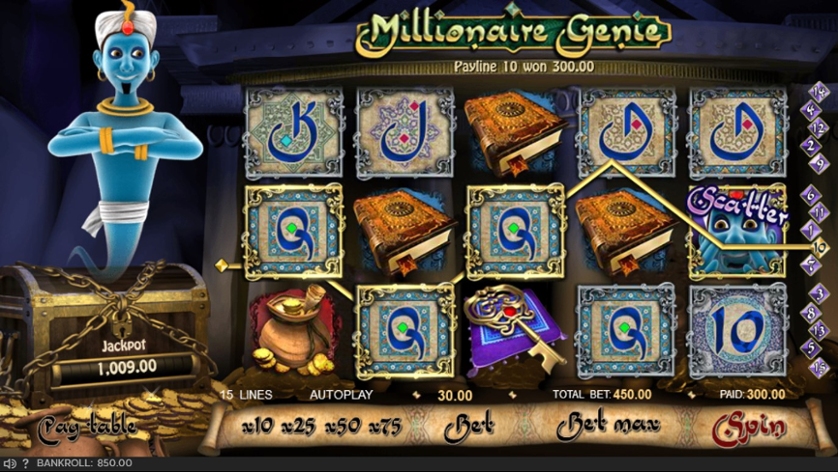Activate AUTOPLAY

pos(341,395)
